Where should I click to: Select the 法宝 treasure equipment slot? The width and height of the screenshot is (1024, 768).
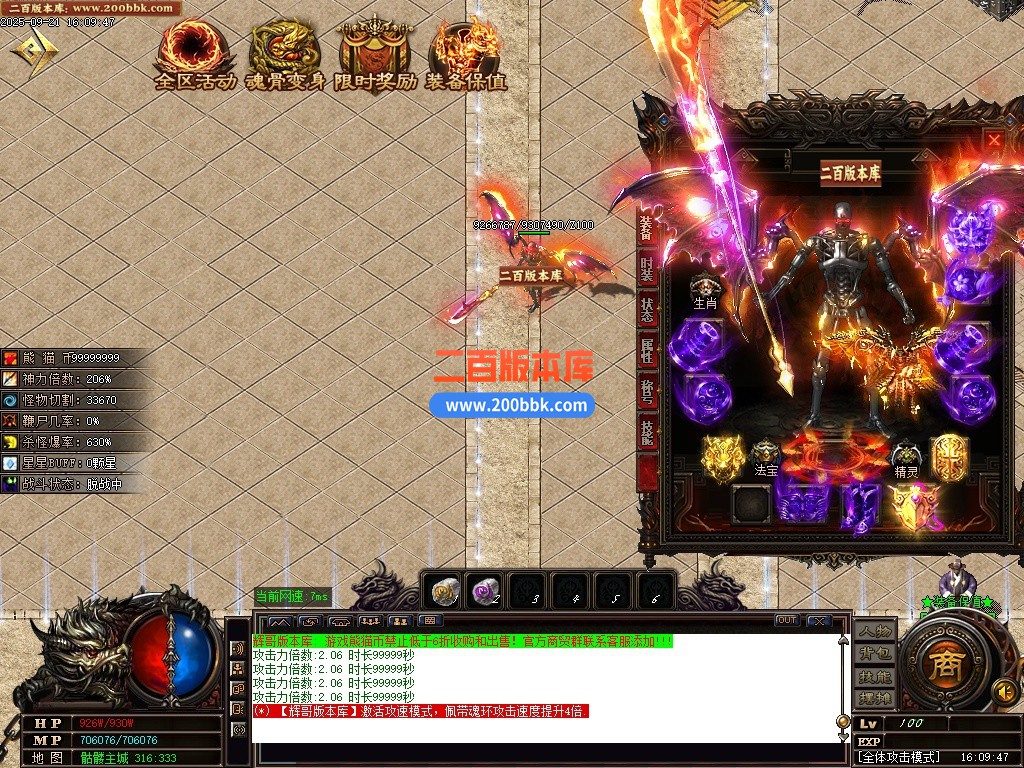point(766,457)
